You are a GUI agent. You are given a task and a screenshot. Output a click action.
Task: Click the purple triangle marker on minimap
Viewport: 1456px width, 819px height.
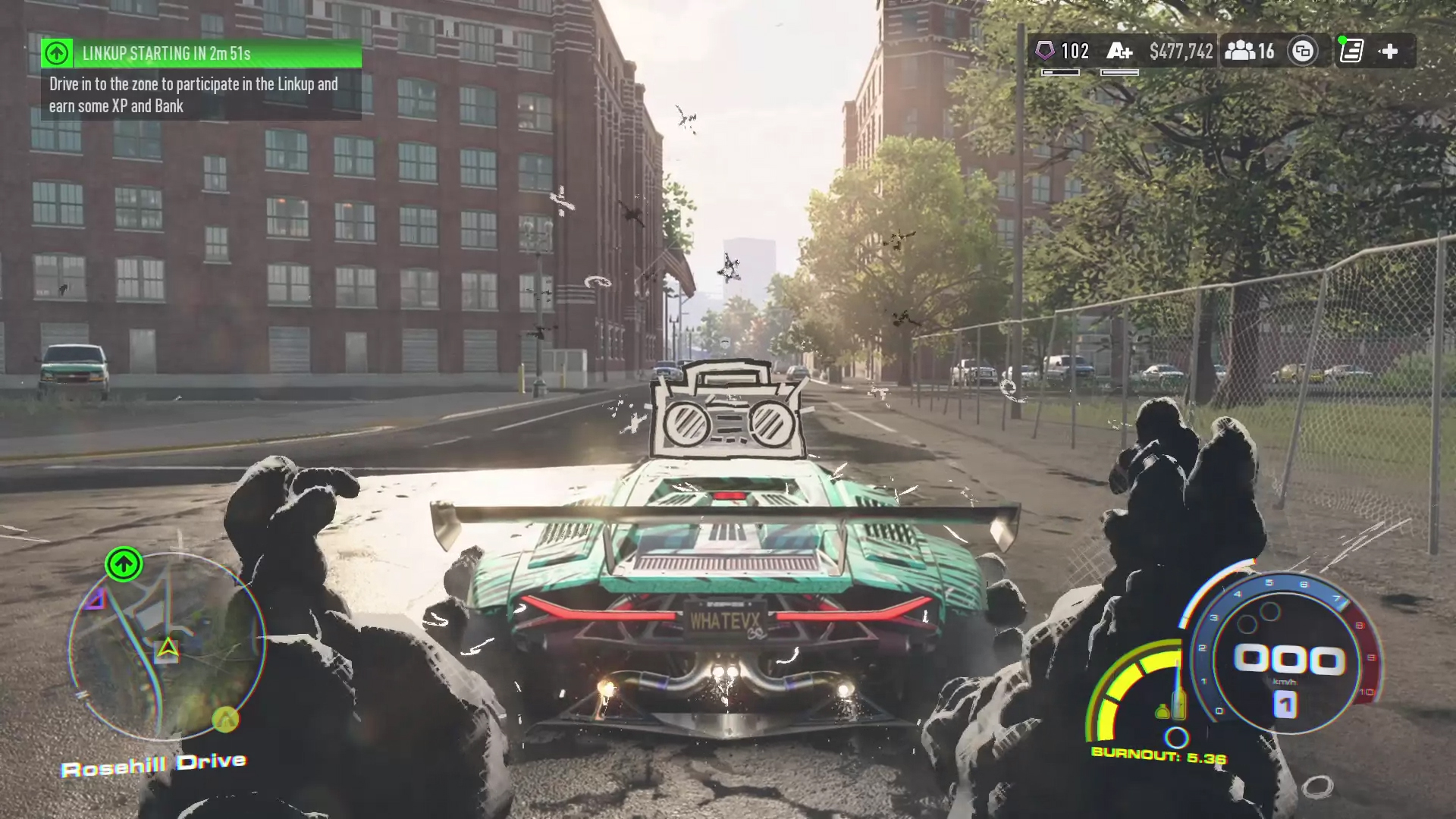96,601
